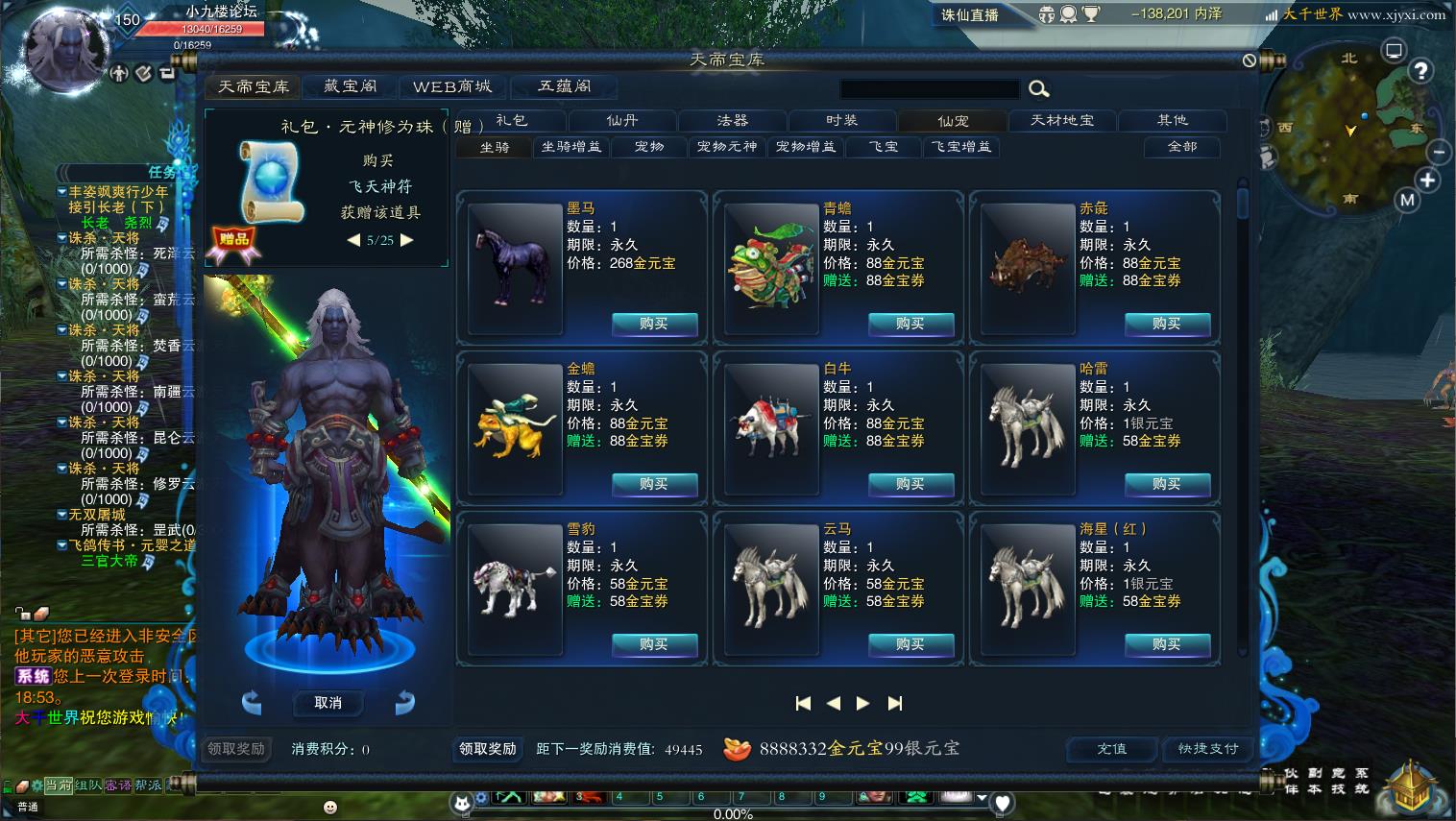Select the 宠物 subcategory
This screenshot has width=1456, height=821.
[649, 147]
